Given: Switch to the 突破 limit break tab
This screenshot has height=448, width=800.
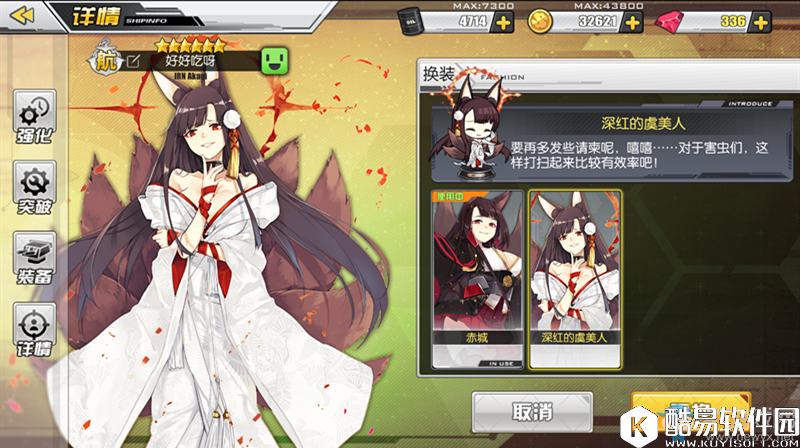Looking at the screenshot, I should click(36, 191).
